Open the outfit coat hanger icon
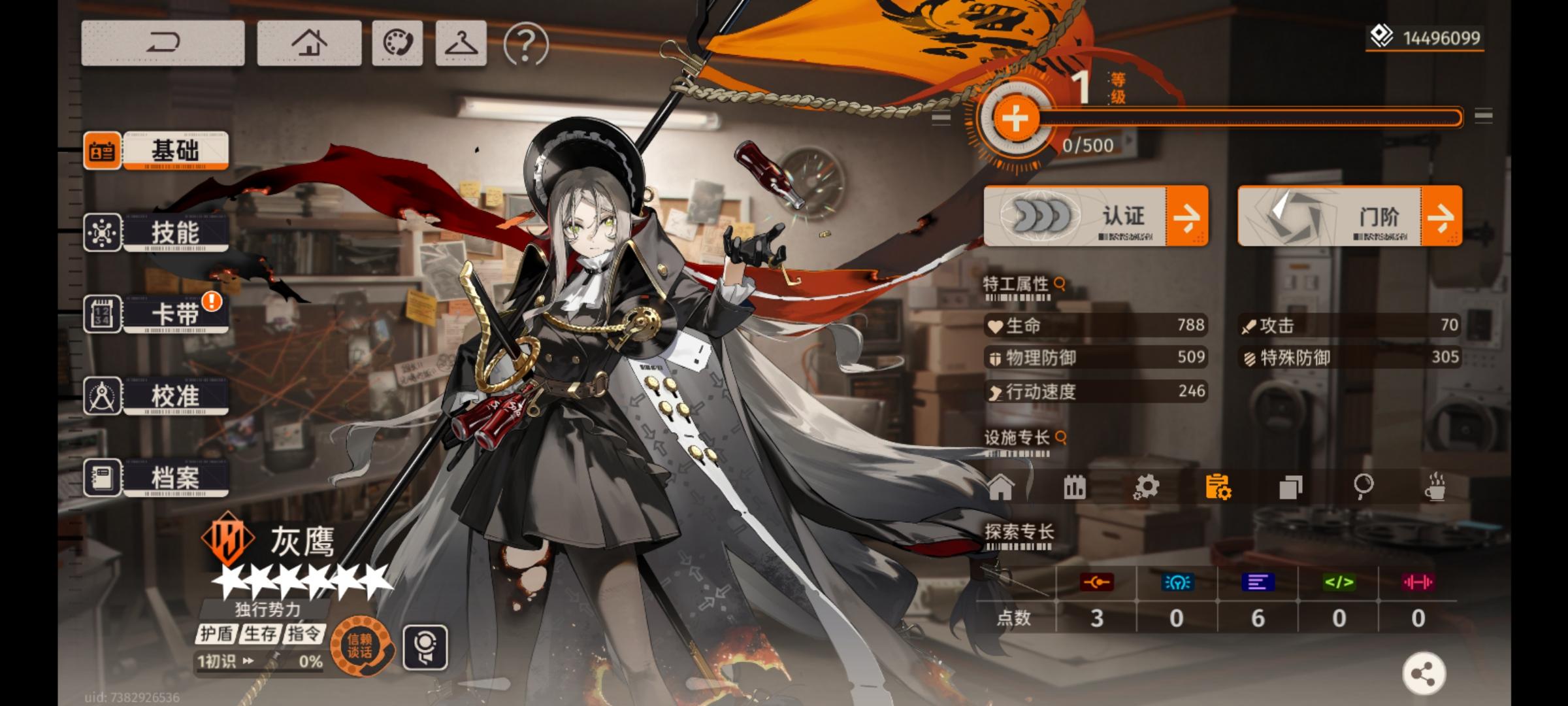The width and height of the screenshot is (1568, 706). tap(460, 42)
